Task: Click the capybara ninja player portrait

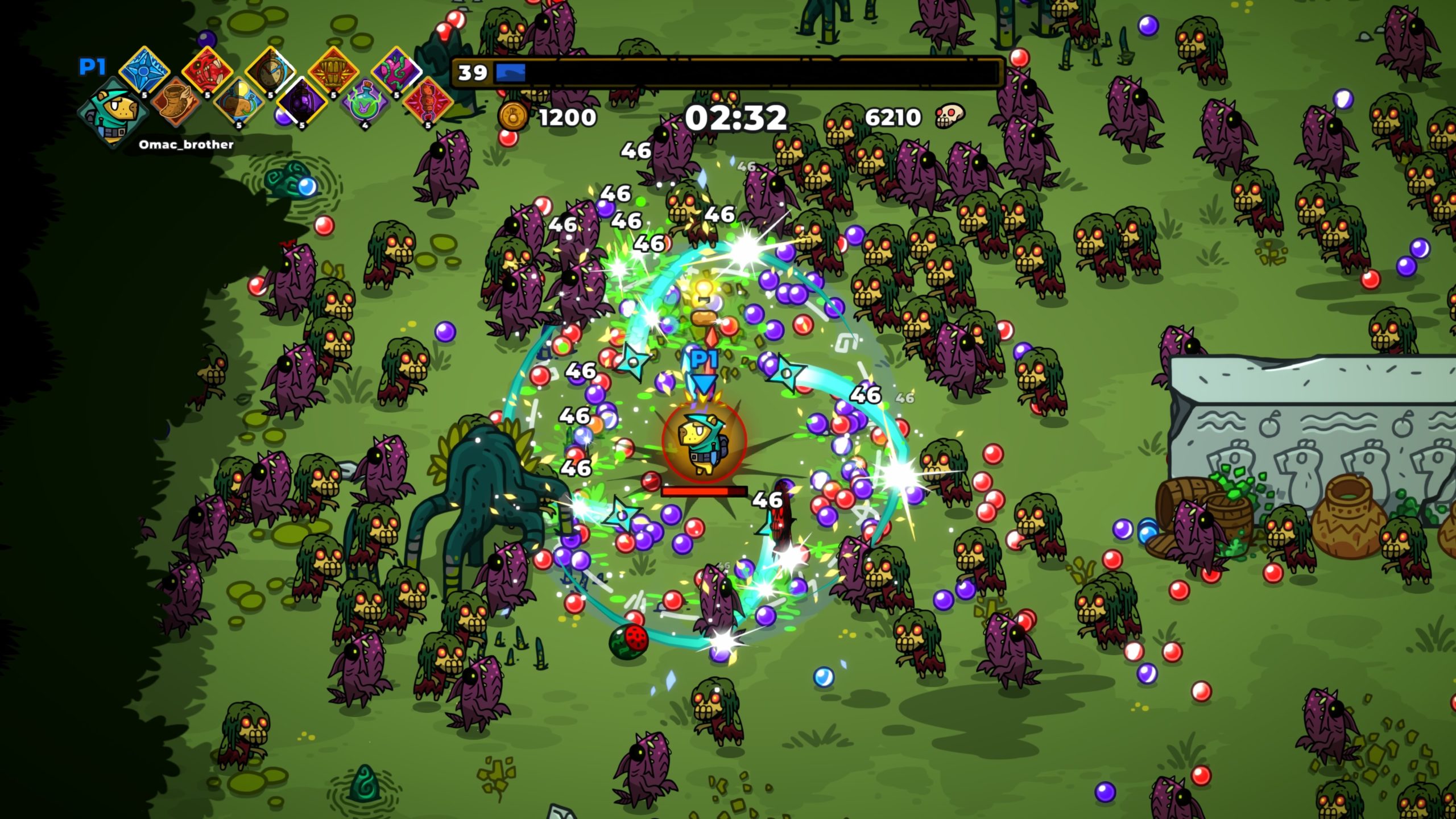Action: tap(113, 113)
